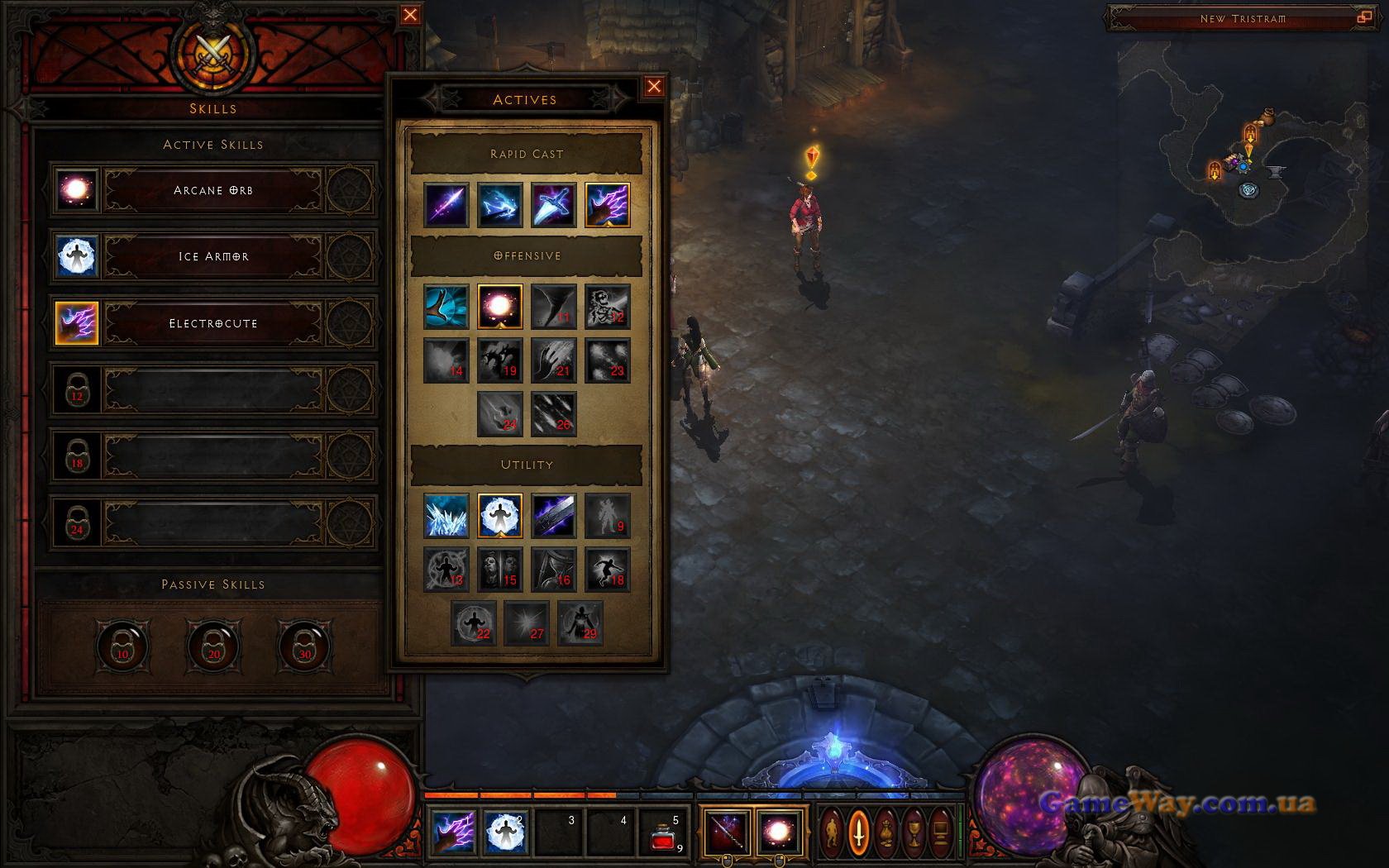Close the Actives skill picker
Viewport: 1389px width, 868px height.
tap(654, 86)
